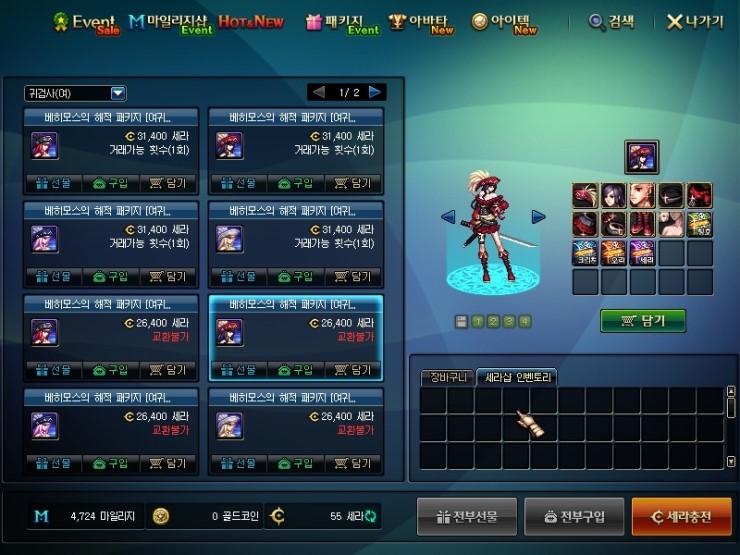Go to the next item list page

click(x=376, y=92)
